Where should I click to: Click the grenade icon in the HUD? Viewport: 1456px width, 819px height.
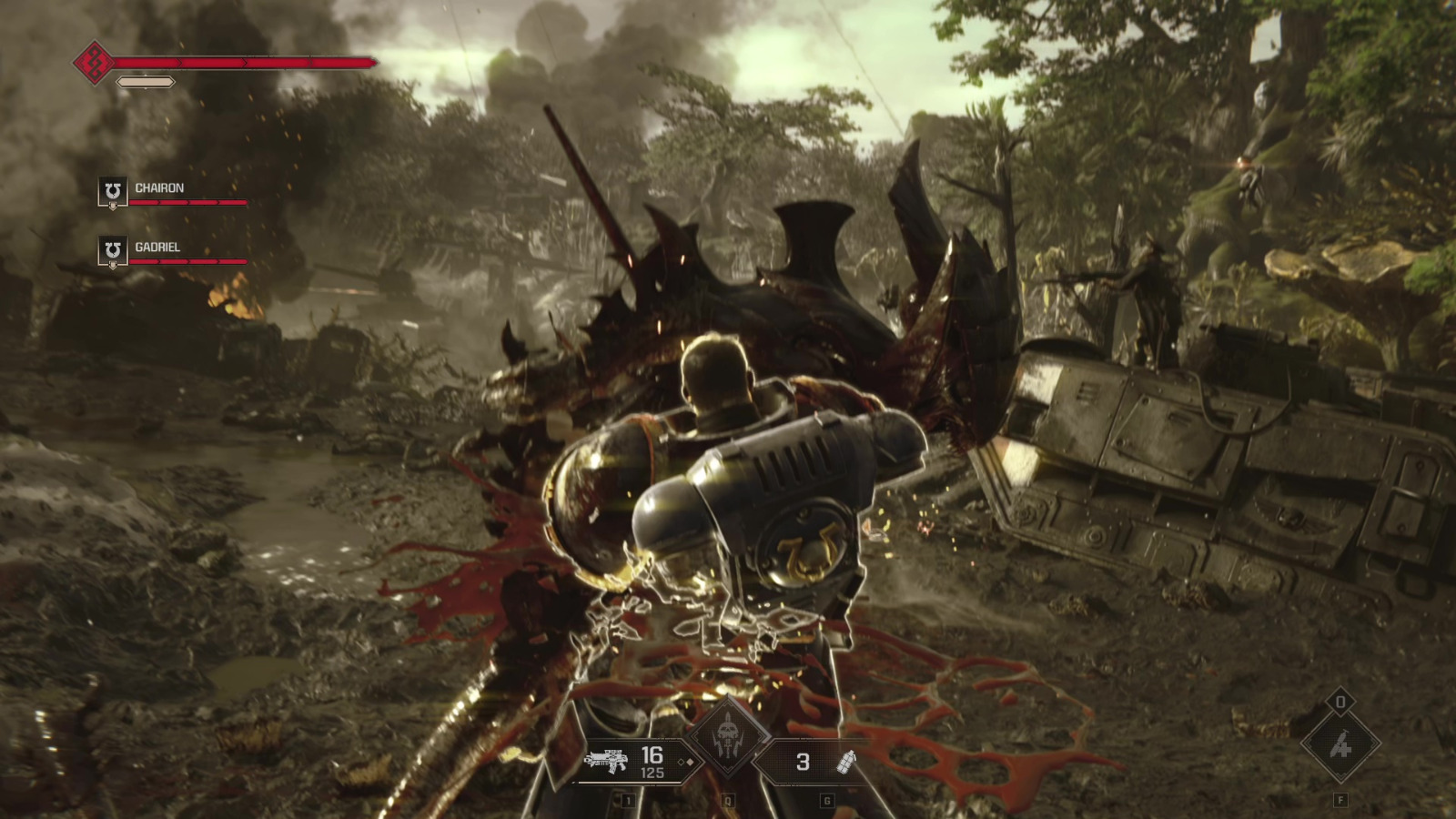846,762
